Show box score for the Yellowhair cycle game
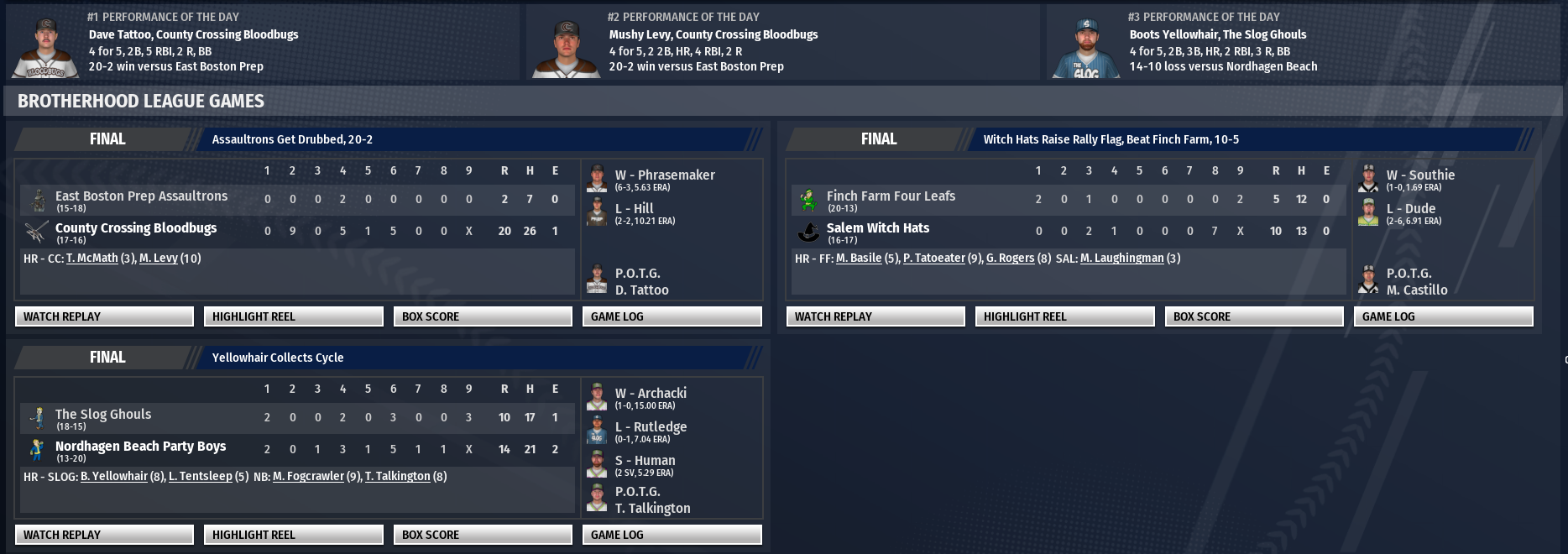1568x554 pixels. [x=483, y=535]
